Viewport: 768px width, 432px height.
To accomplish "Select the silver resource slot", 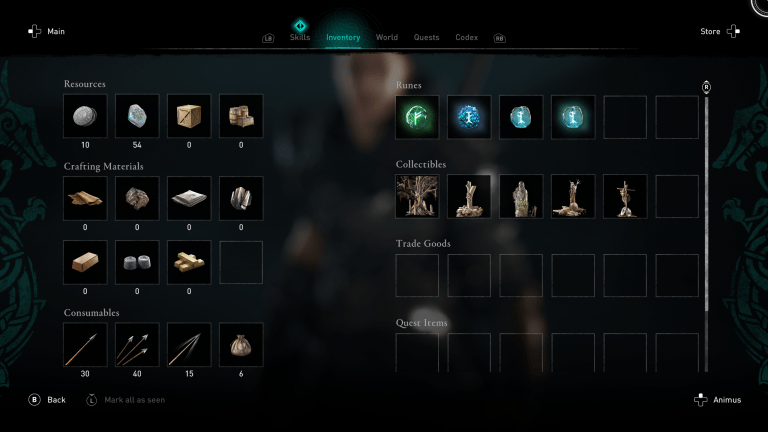I will click(x=85, y=117).
